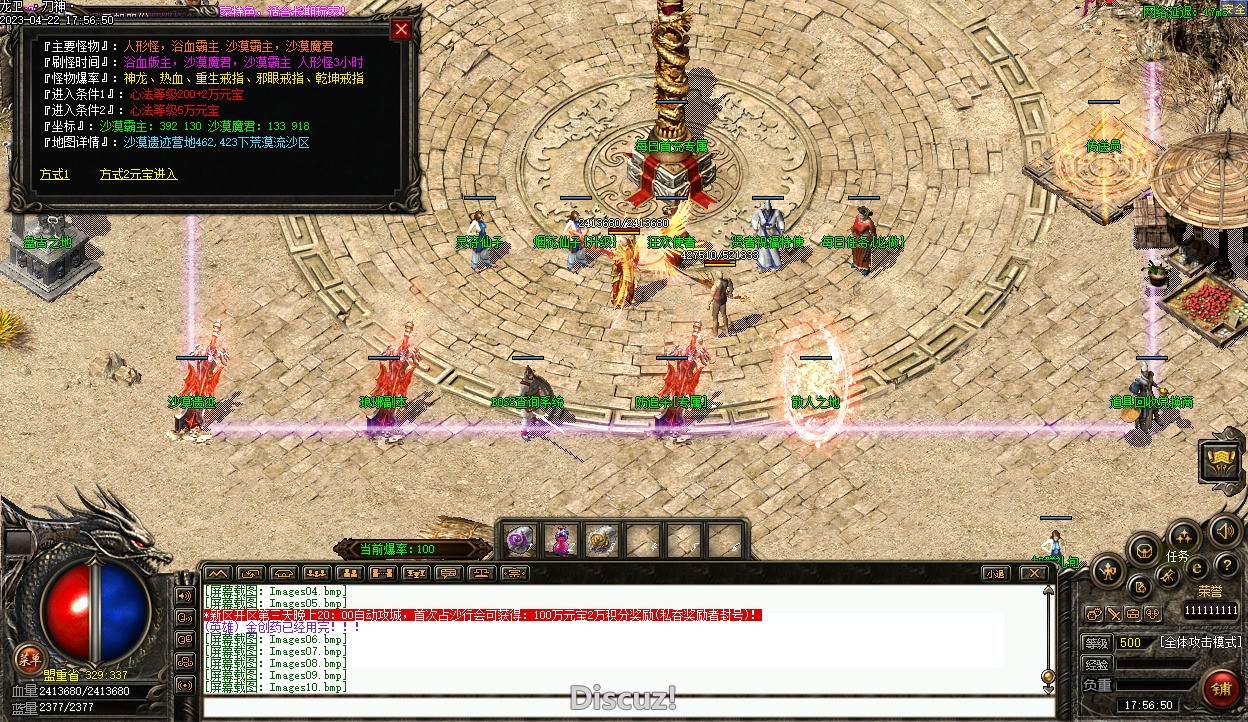Screen dimensions: 1248x722
Task: Open the character equipment round button
Action: (1108, 572)
